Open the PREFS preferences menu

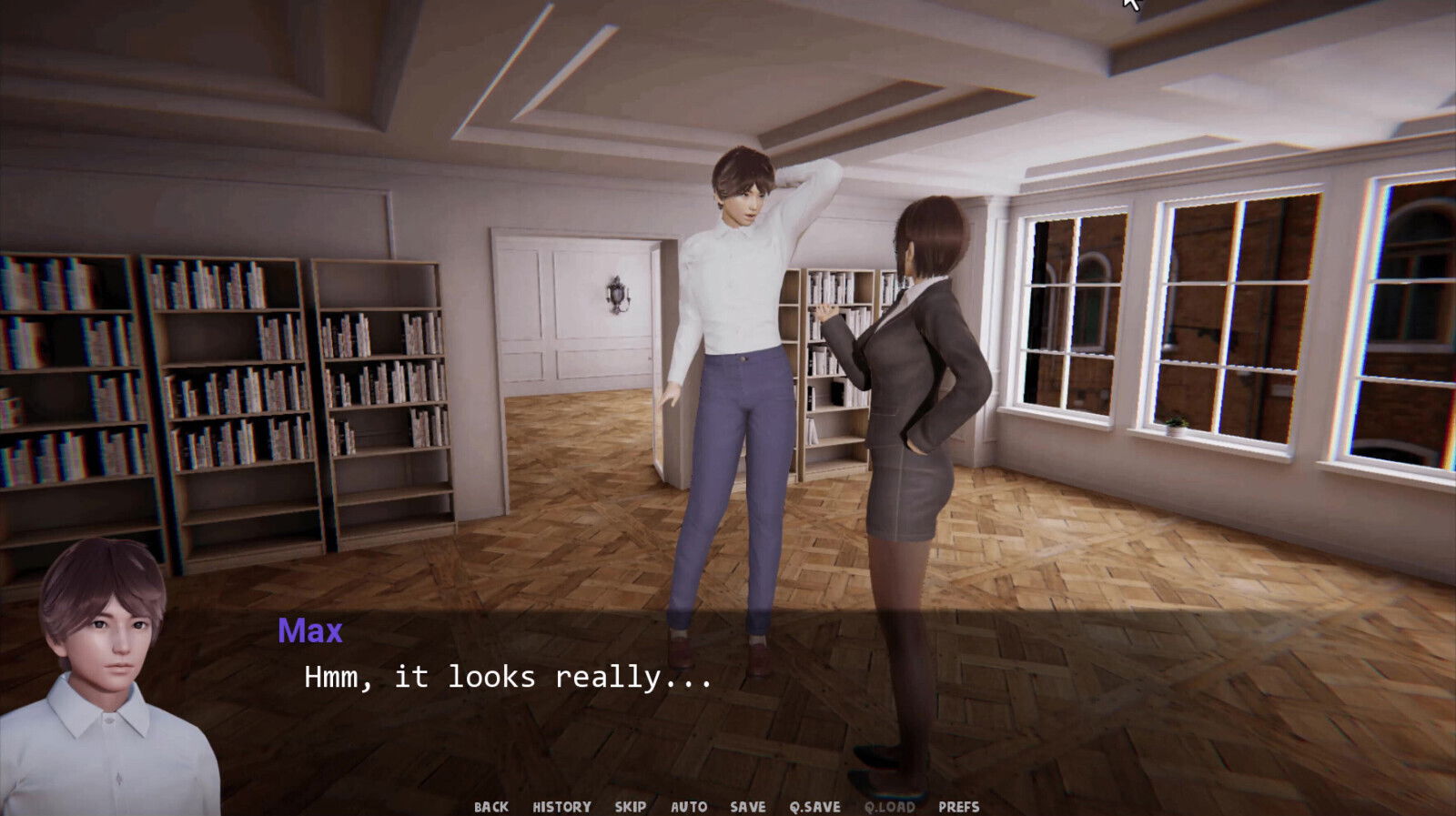tap(958, 806)
